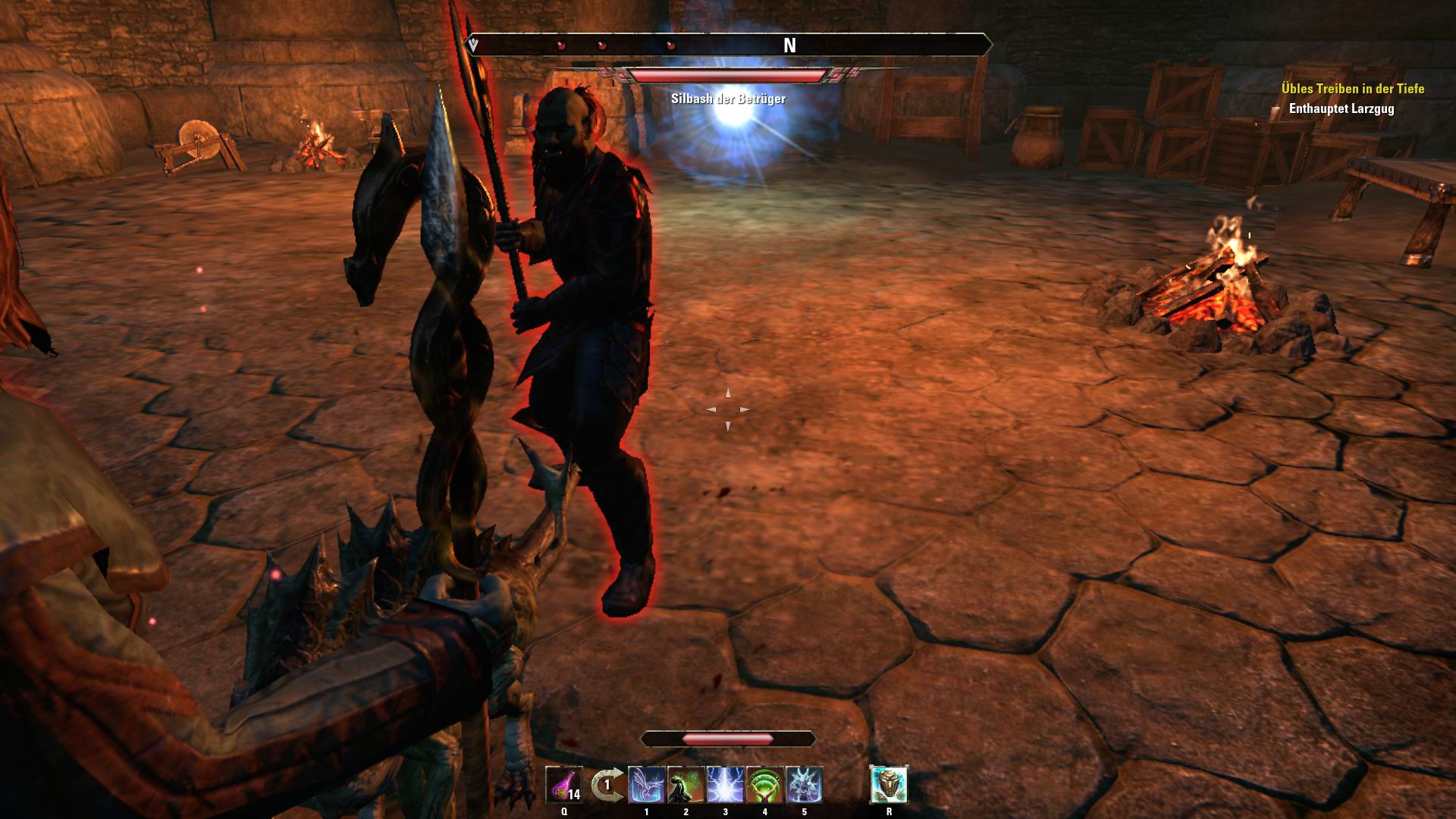The image size is (1456, 819).
Task: Click the leftmost red enemy pip on compass
Action: click(x=560, y=45)
